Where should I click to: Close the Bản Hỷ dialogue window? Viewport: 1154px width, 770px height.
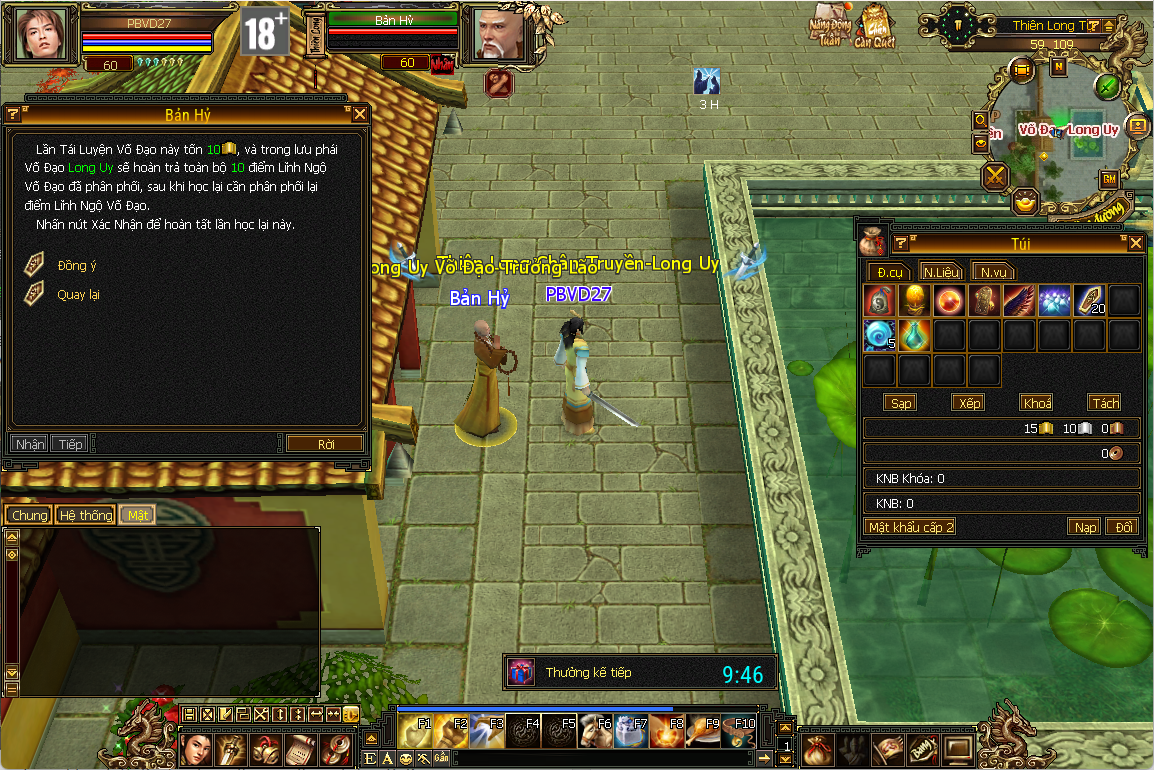[360, 114]
